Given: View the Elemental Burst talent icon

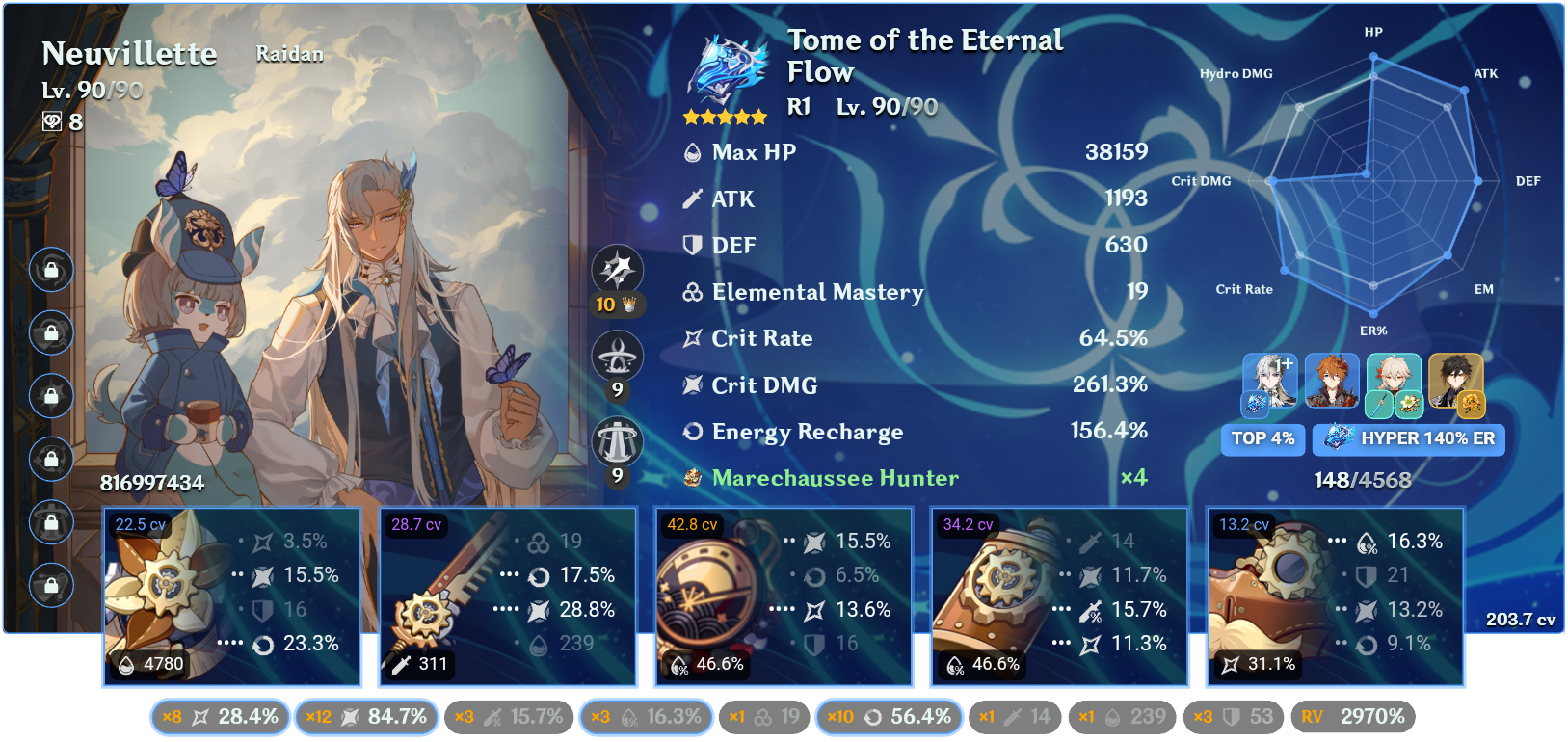Looking at the screenshot, I should [x=620, y=440].
